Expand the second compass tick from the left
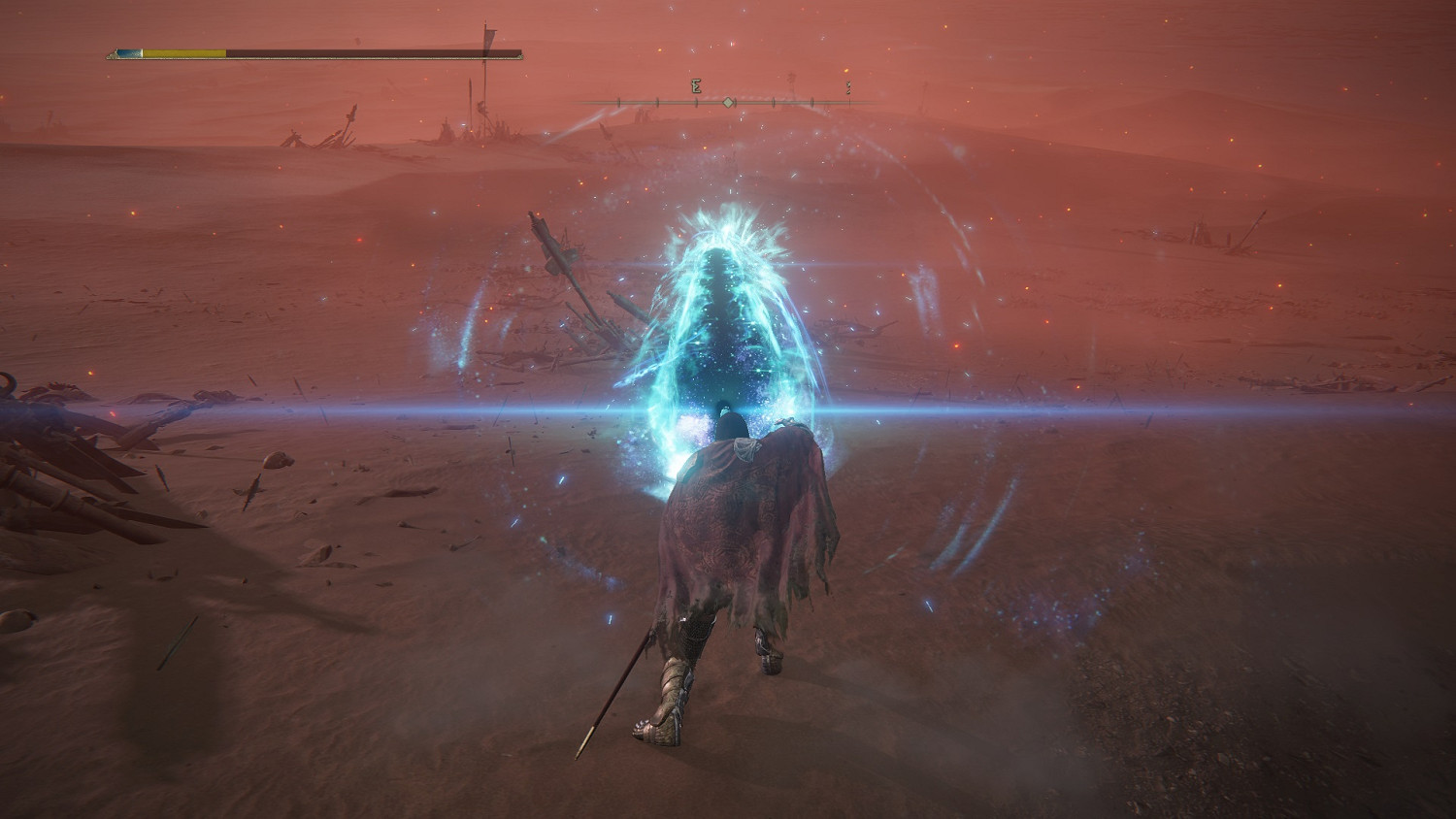 coord(655,102)
